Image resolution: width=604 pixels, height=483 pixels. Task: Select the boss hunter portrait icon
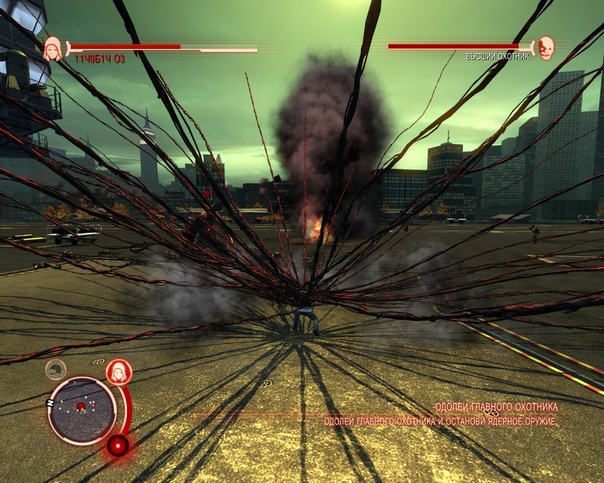point(545,46)
